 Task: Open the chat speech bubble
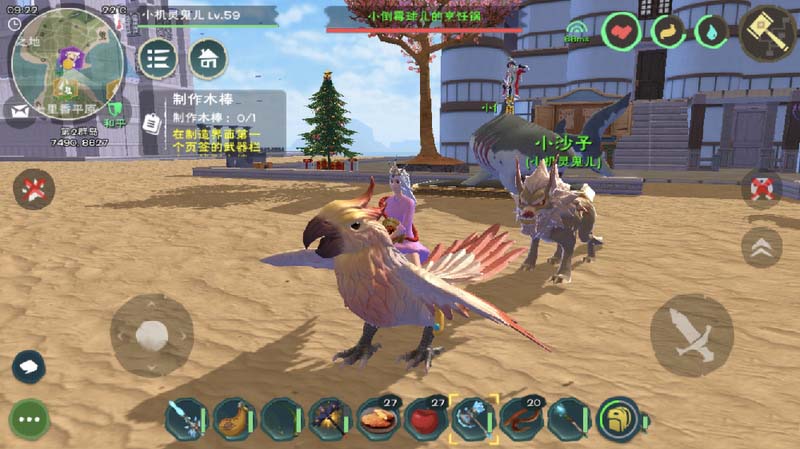click(28, 367)
